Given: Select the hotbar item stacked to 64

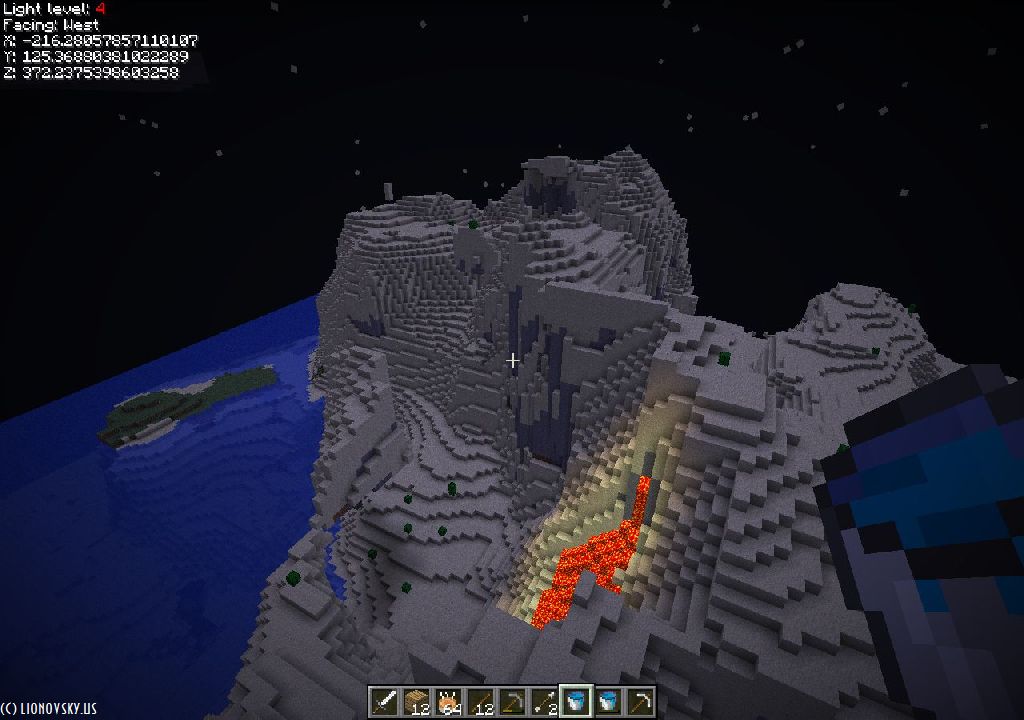Looking at the screenshot, I should click(x=448, y=701).
